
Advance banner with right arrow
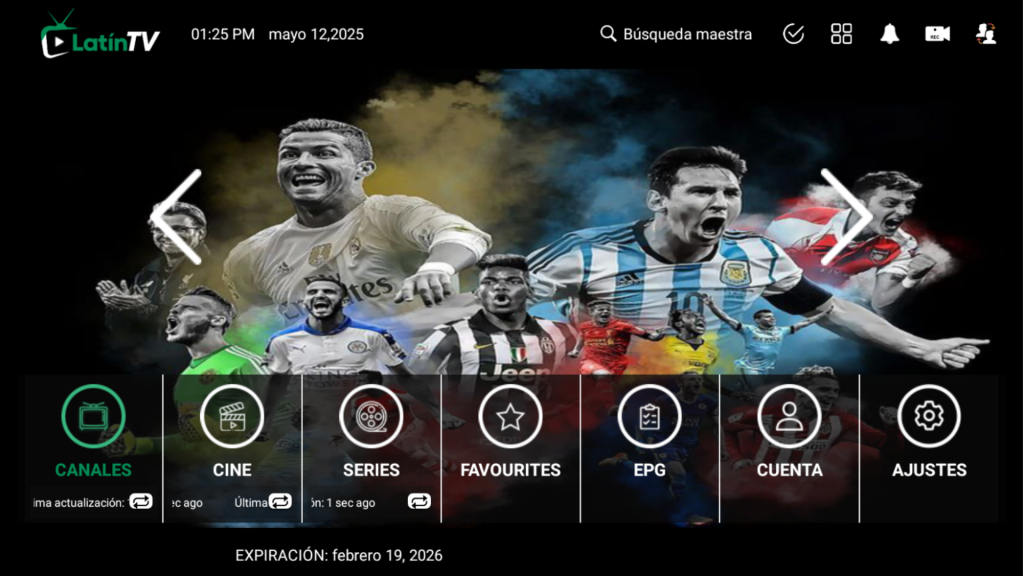(845, 217)
